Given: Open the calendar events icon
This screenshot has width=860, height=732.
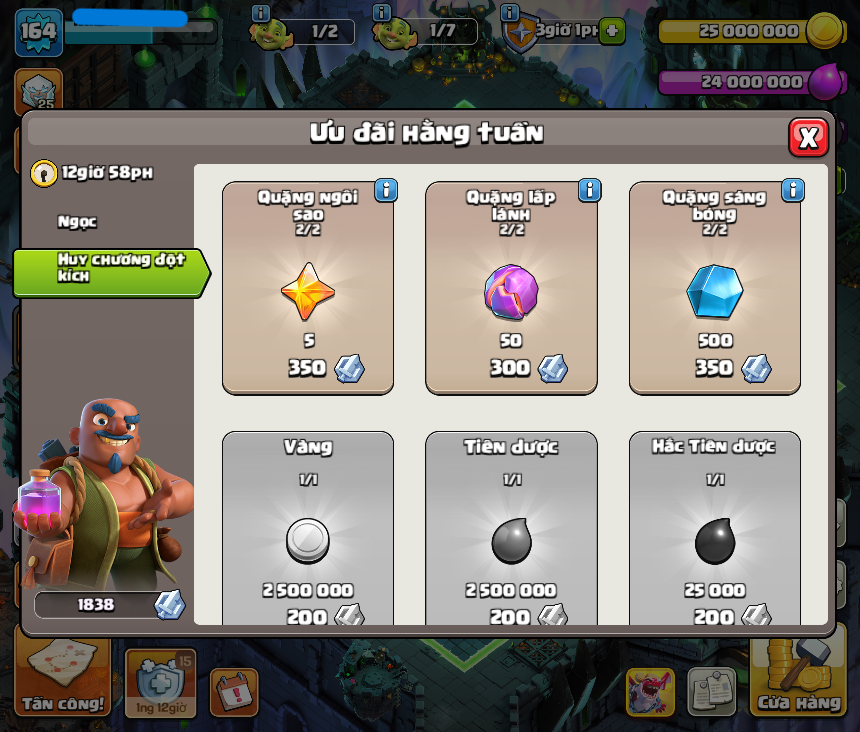Looking at the screenshot, I should [x=234, y=692].
